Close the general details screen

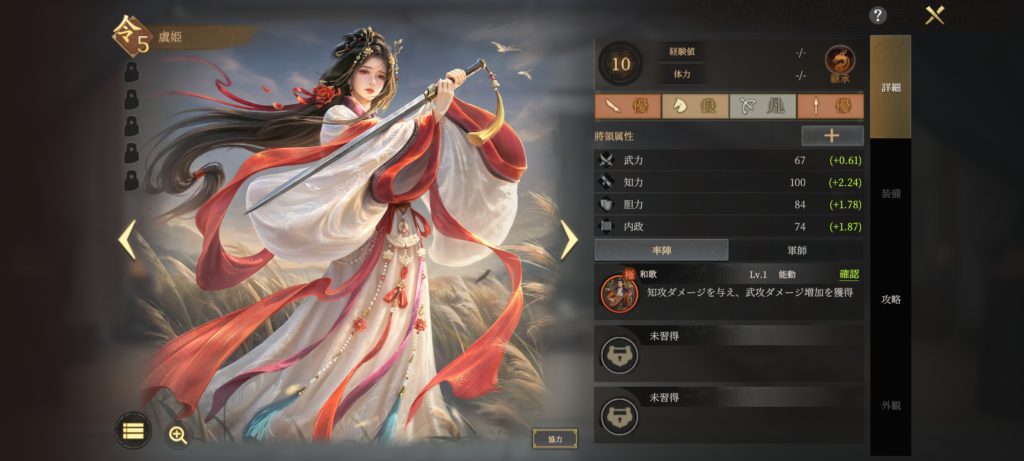[x=935, y=15]
